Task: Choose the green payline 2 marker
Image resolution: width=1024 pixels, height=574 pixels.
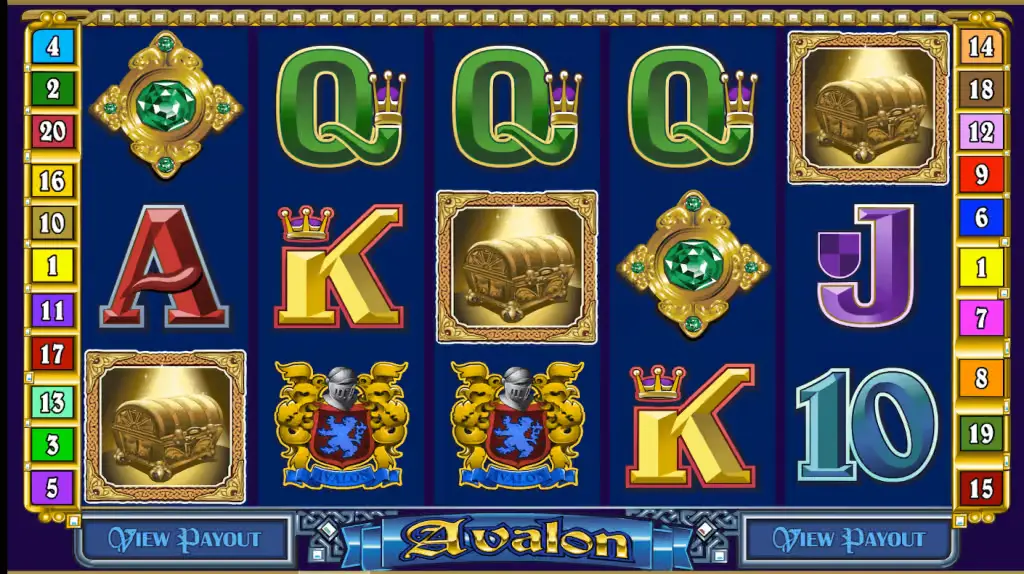Action: (x=52, y=89)
